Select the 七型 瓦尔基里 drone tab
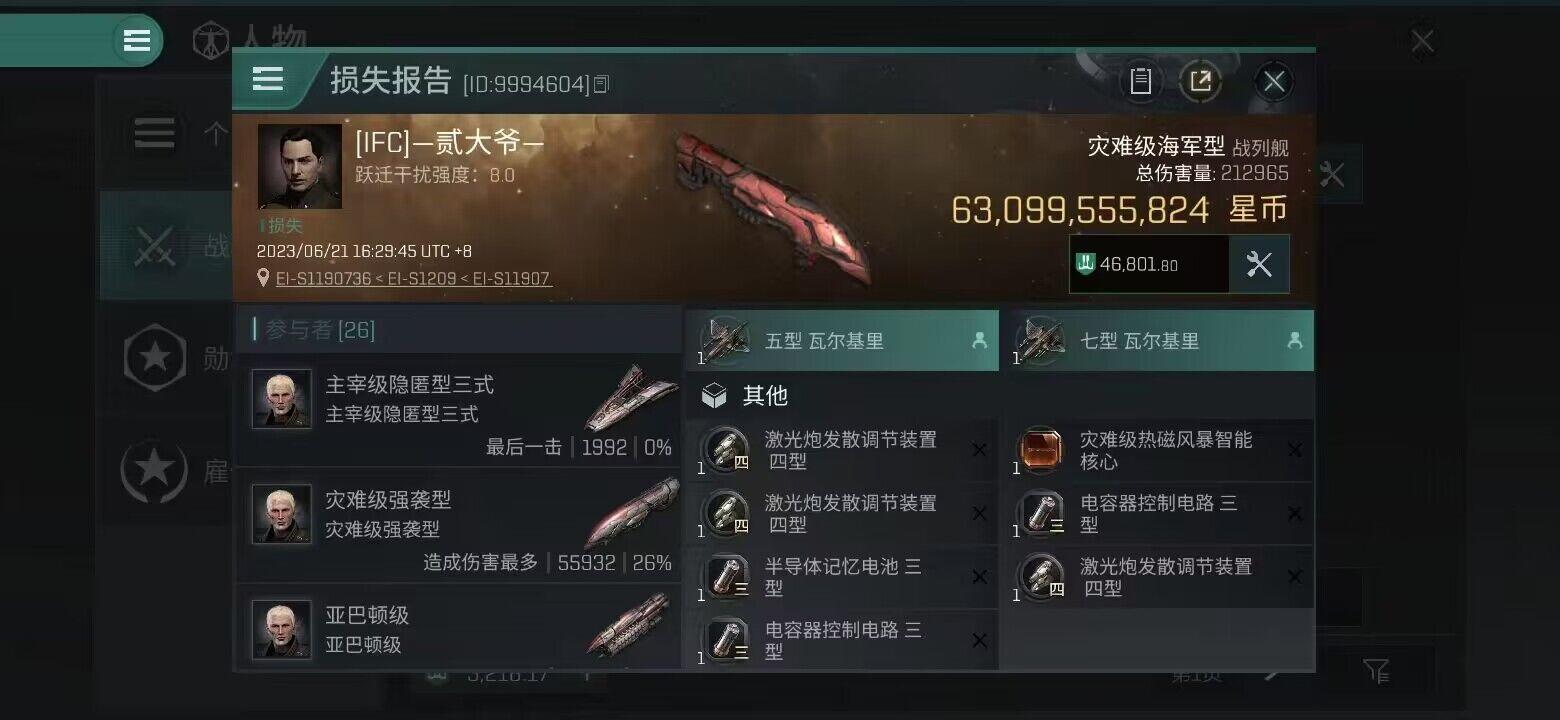 coord(1160,340)
